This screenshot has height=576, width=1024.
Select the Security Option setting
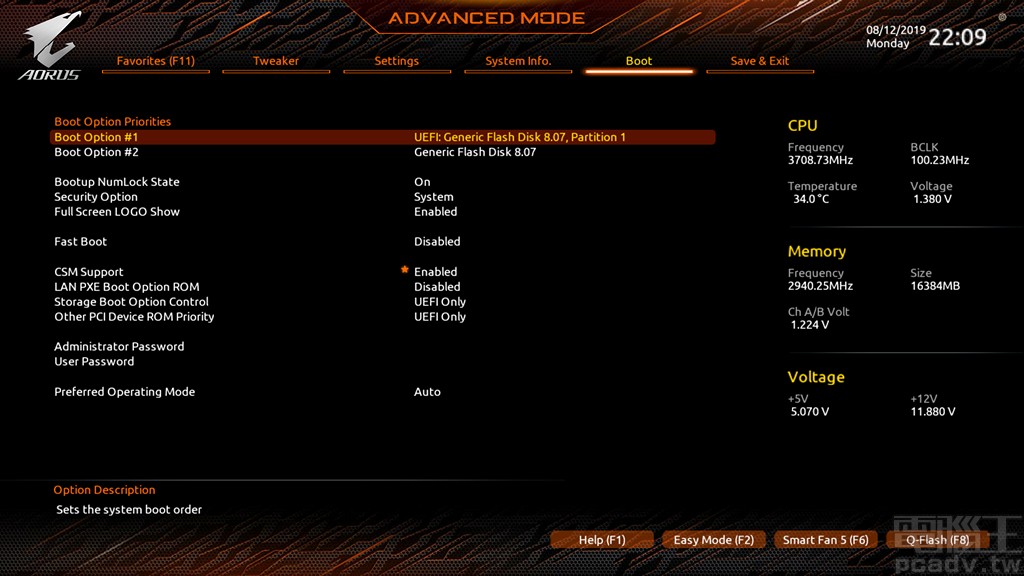tap(96, 197)
